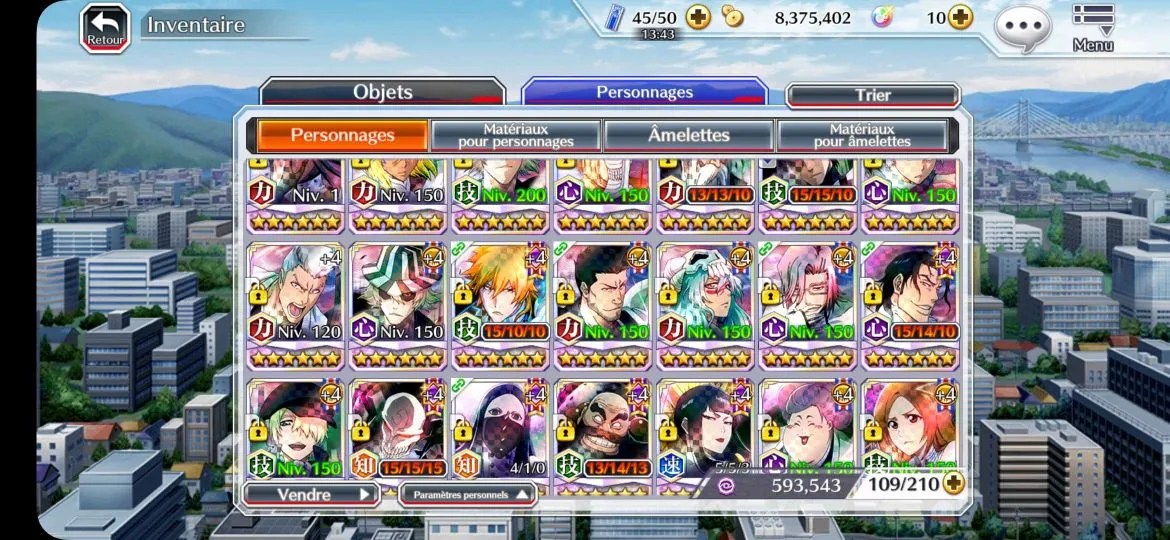Buy more spirit orbs with plus button
This screenshot has width=1170, height=540.
pos(961,18)
